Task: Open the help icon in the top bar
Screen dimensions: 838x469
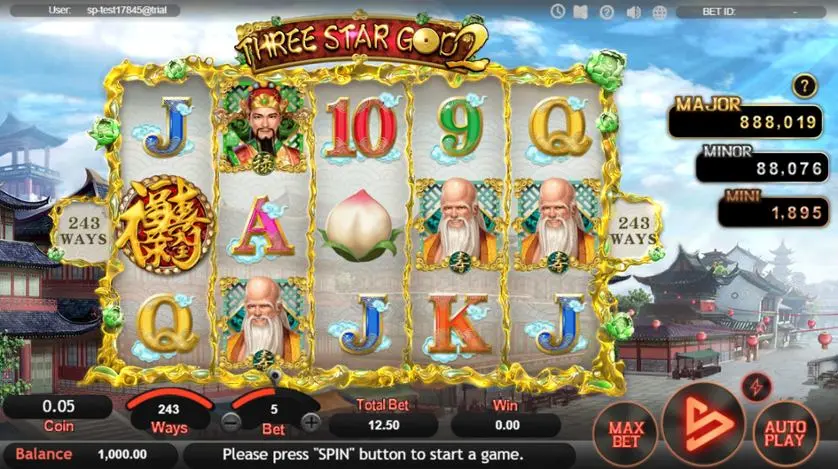Action: (x=607, y=12)
